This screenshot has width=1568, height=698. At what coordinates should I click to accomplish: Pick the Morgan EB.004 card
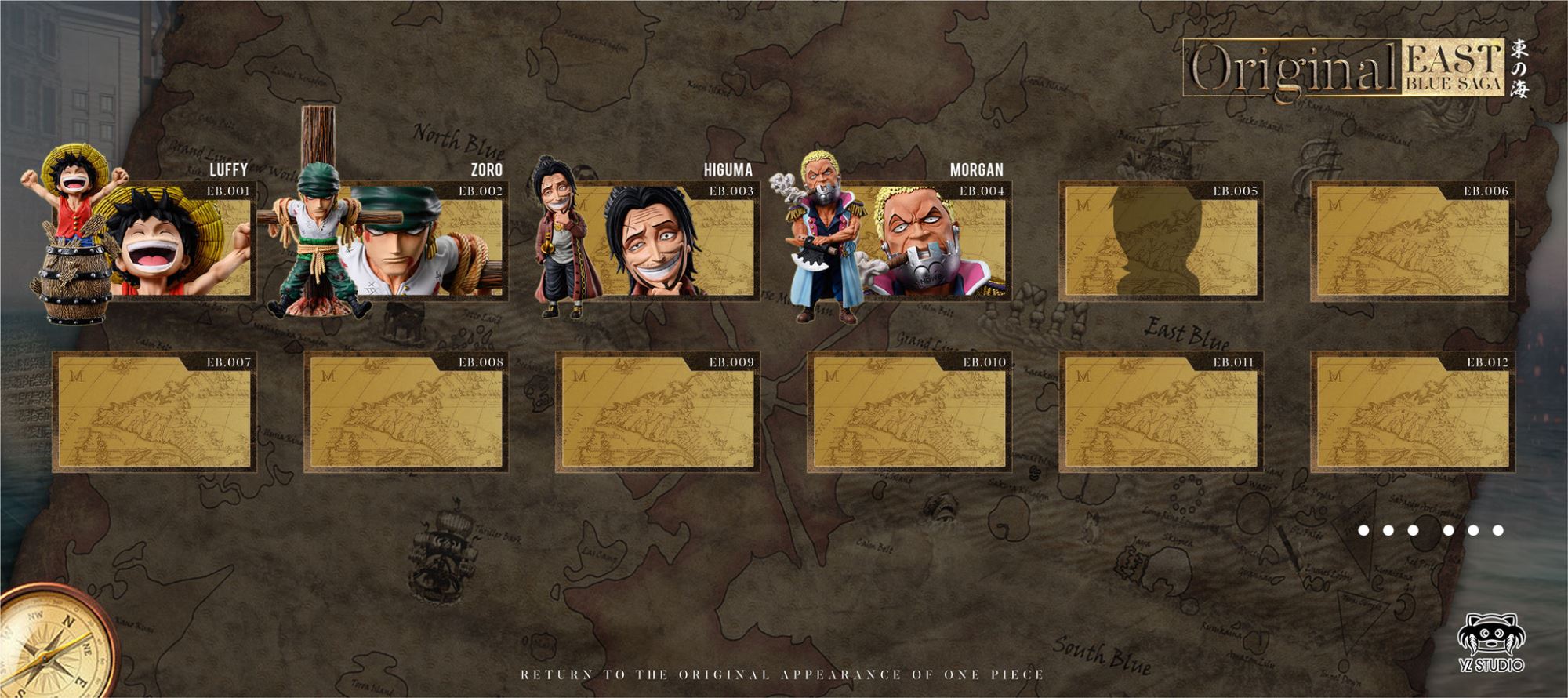coord(909,242)
